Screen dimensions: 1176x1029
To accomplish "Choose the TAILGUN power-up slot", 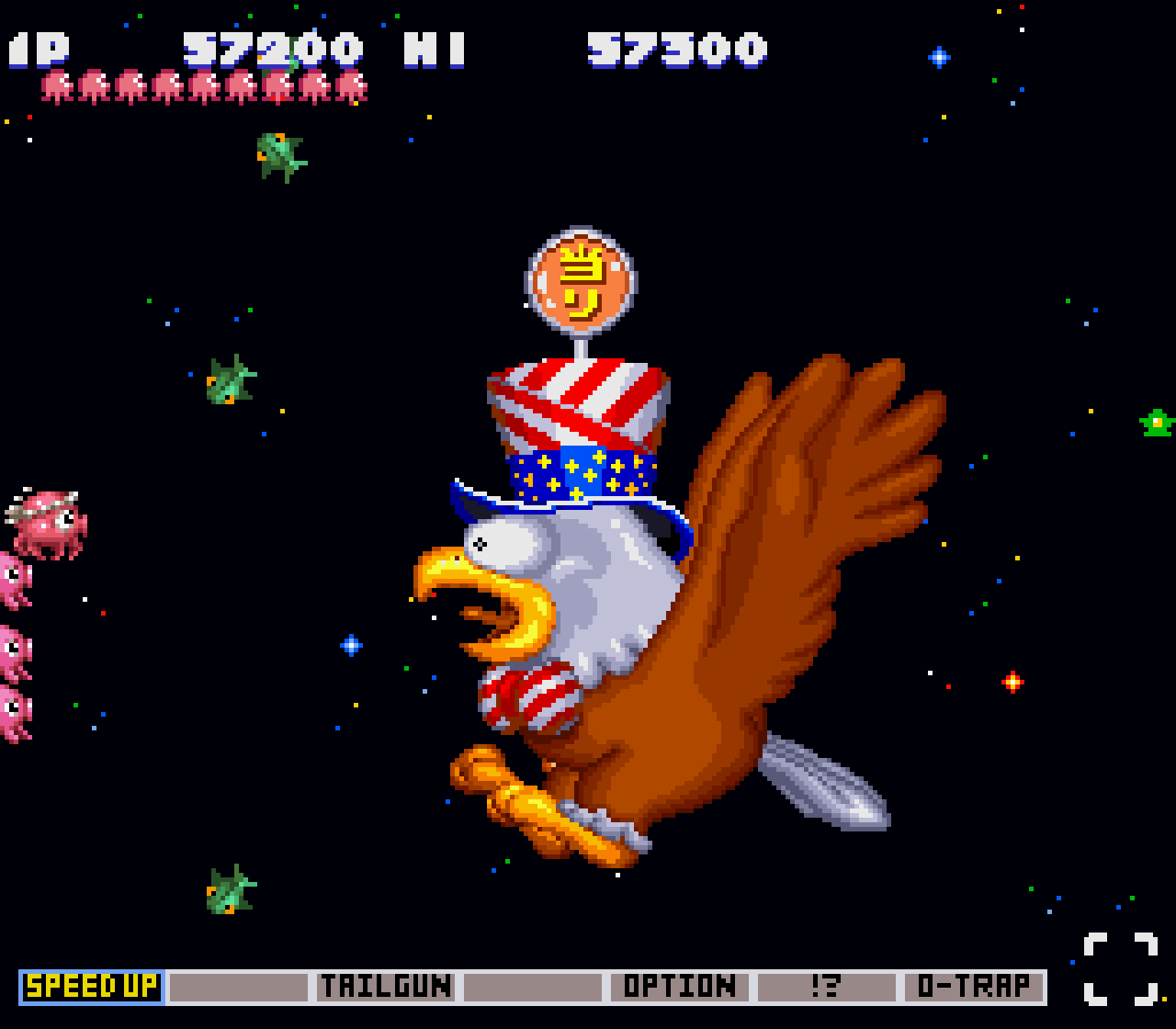I will click(386, 987).
